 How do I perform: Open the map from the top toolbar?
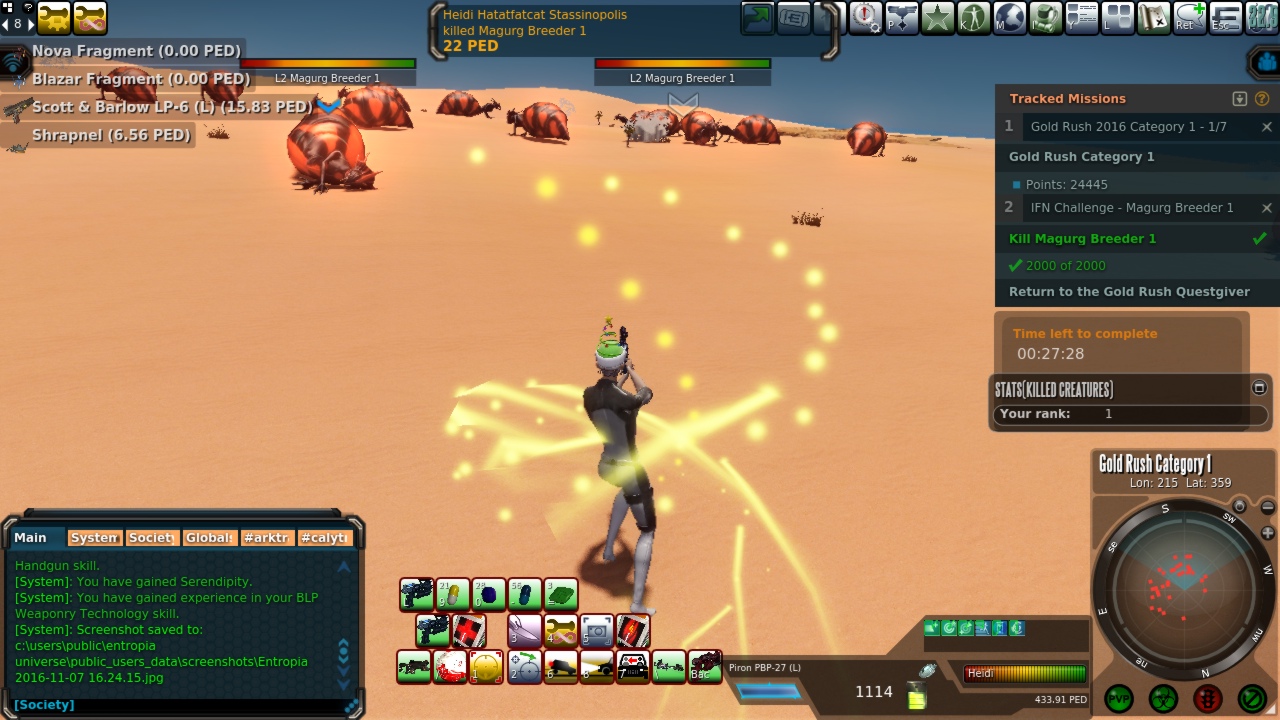pyautogui.click(x=1153, y=17)
